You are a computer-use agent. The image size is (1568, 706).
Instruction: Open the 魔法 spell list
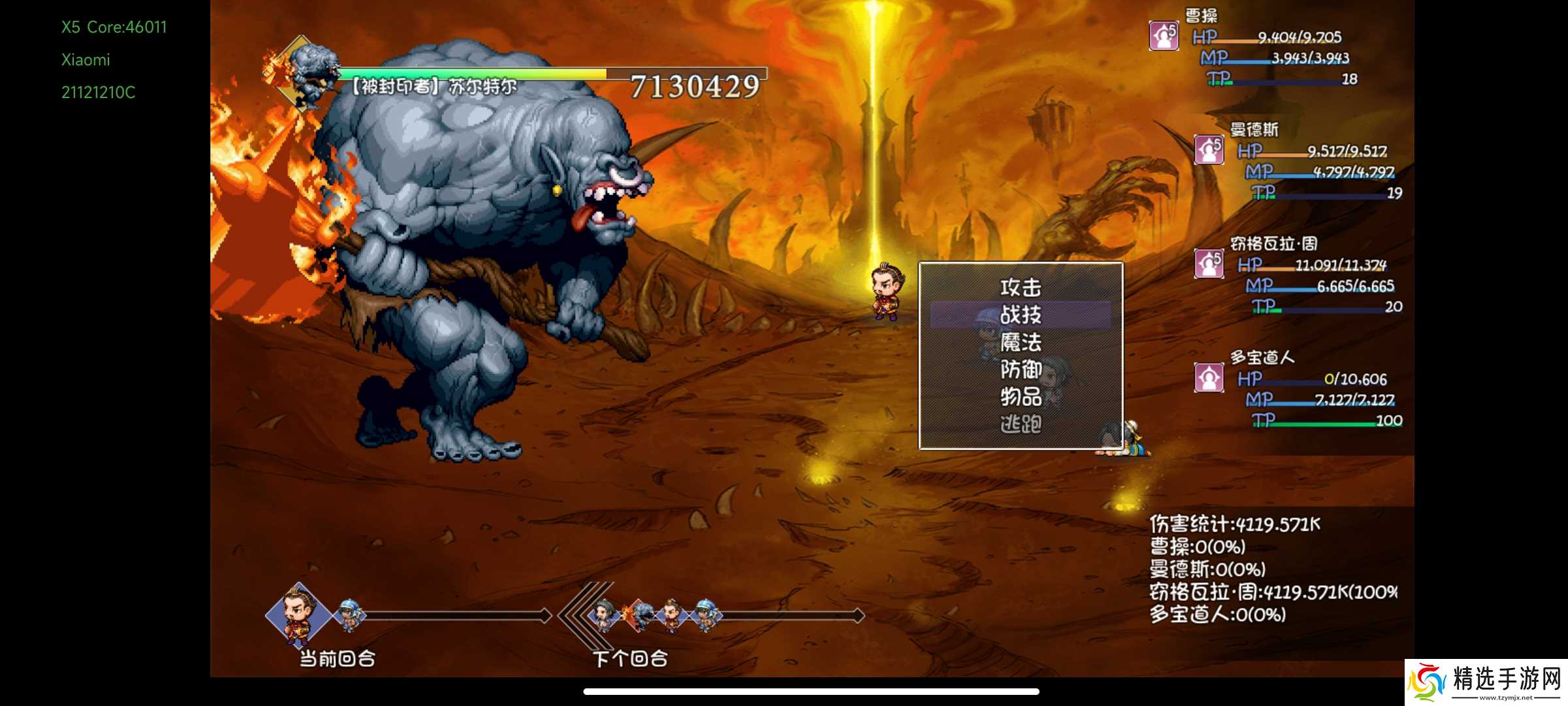(x=1021, y=342)
